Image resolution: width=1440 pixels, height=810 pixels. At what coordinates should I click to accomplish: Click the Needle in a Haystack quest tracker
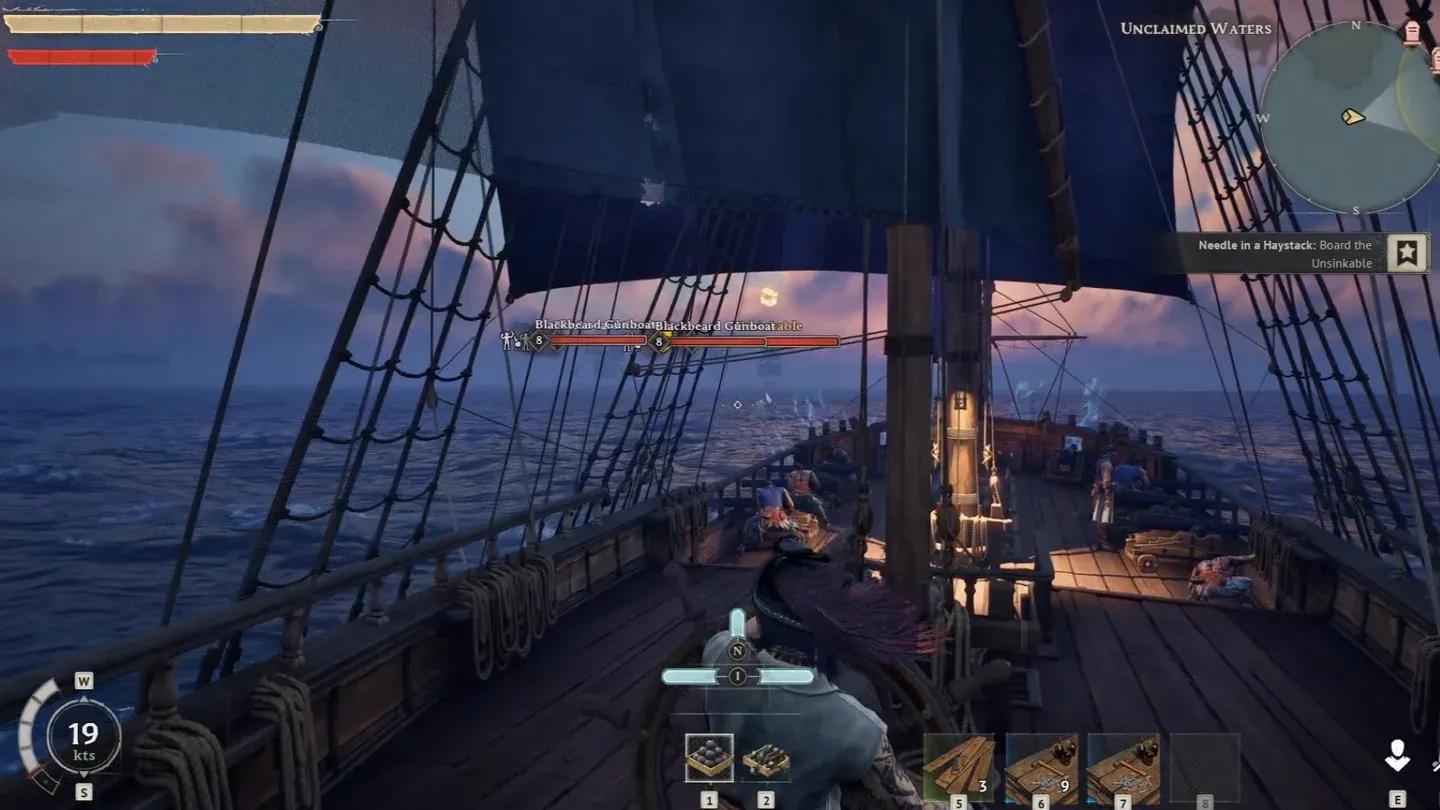tap(1285, 254)
